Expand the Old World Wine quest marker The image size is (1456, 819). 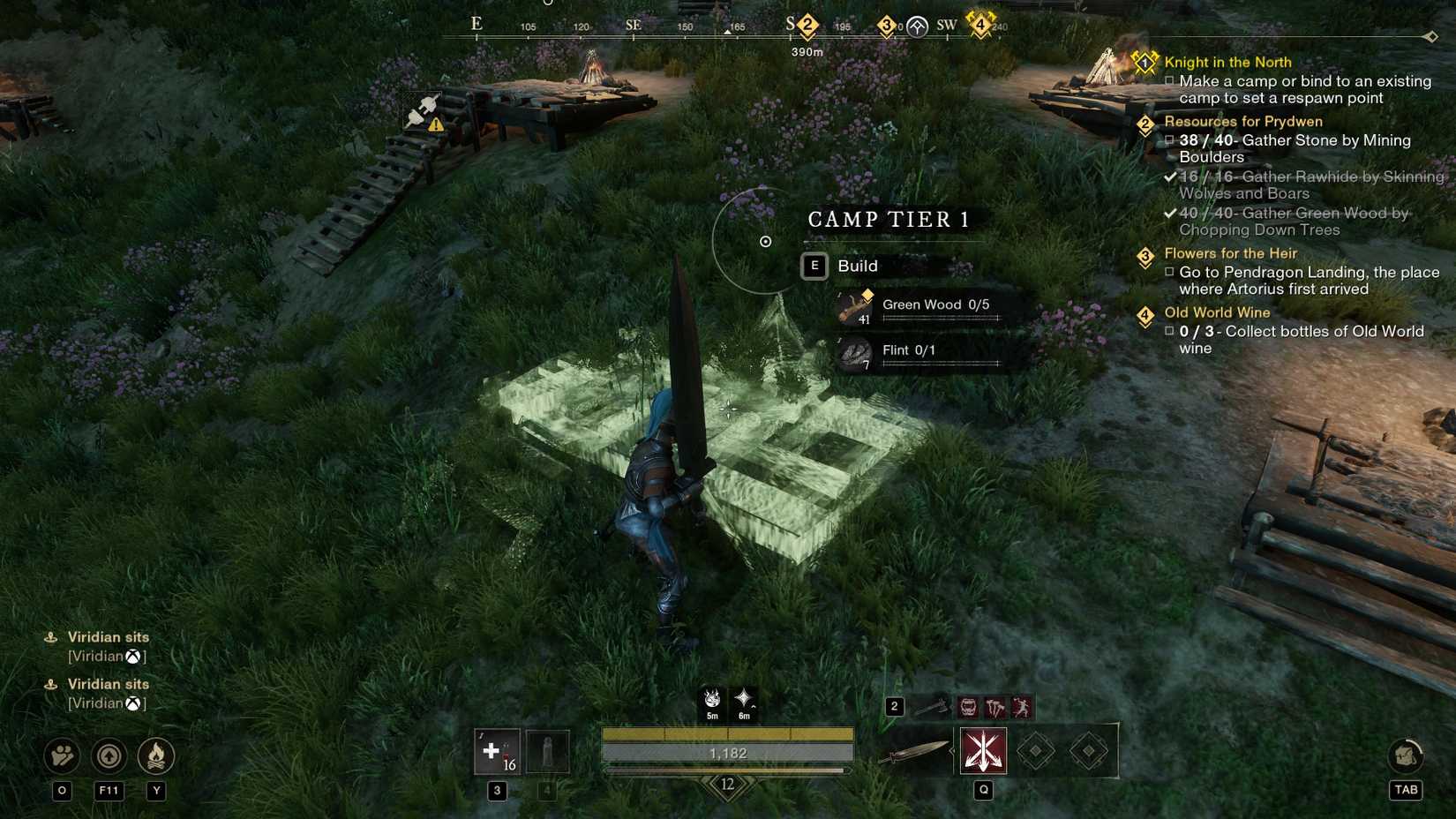pyautogui.click(x=1145, y=312)
